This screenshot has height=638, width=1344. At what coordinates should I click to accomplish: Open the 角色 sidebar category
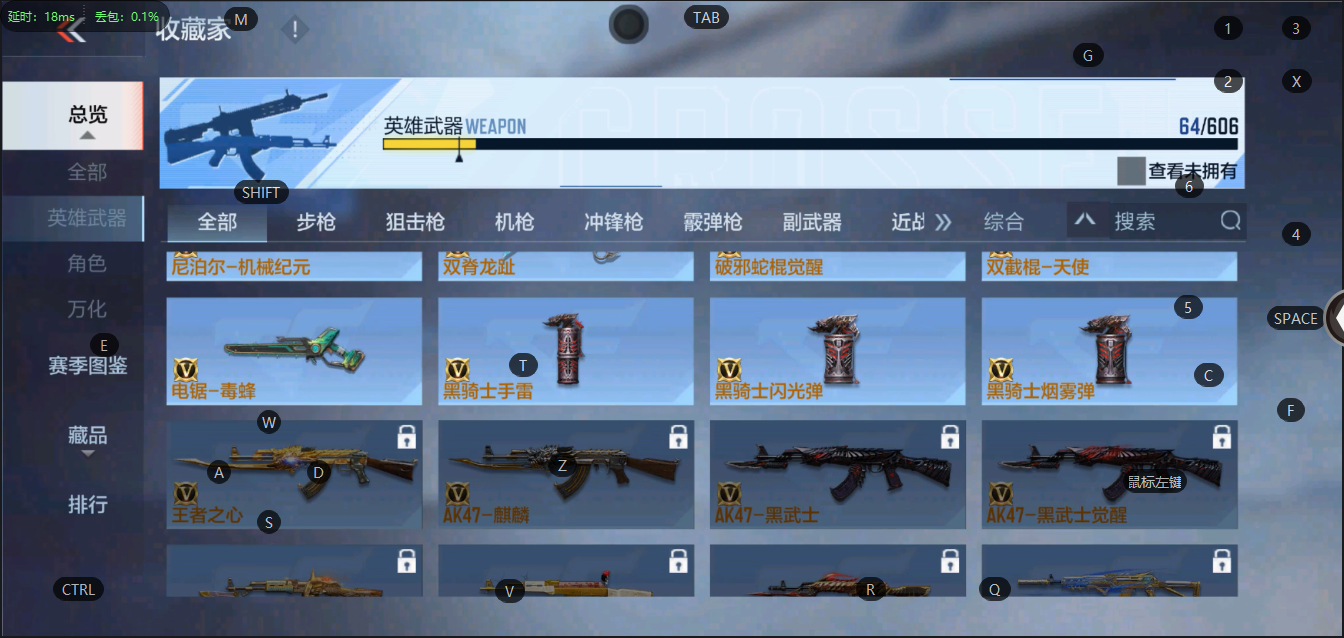[87, 264]
